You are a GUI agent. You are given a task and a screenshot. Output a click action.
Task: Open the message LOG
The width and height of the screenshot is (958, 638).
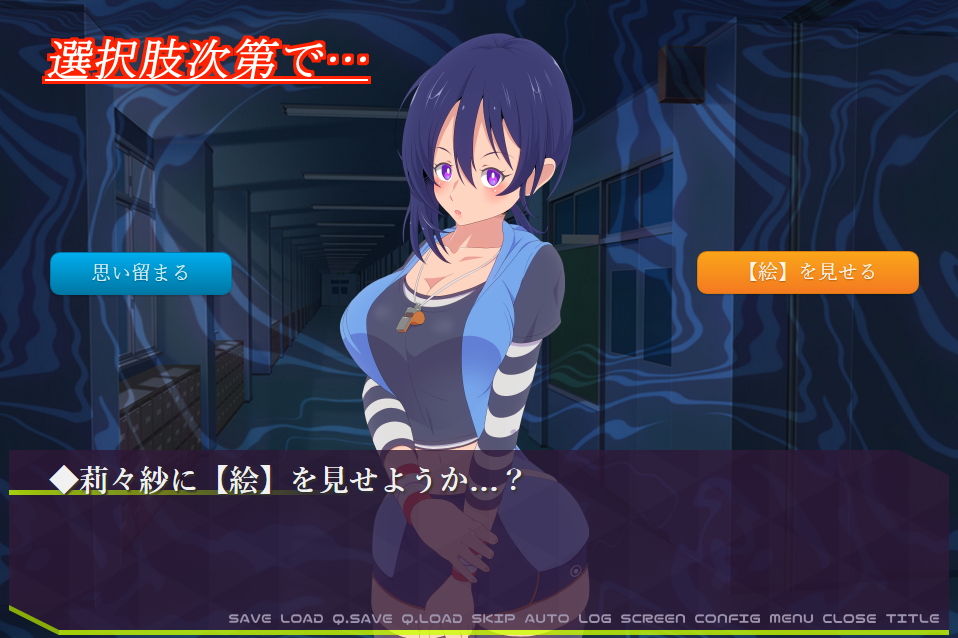594,618
